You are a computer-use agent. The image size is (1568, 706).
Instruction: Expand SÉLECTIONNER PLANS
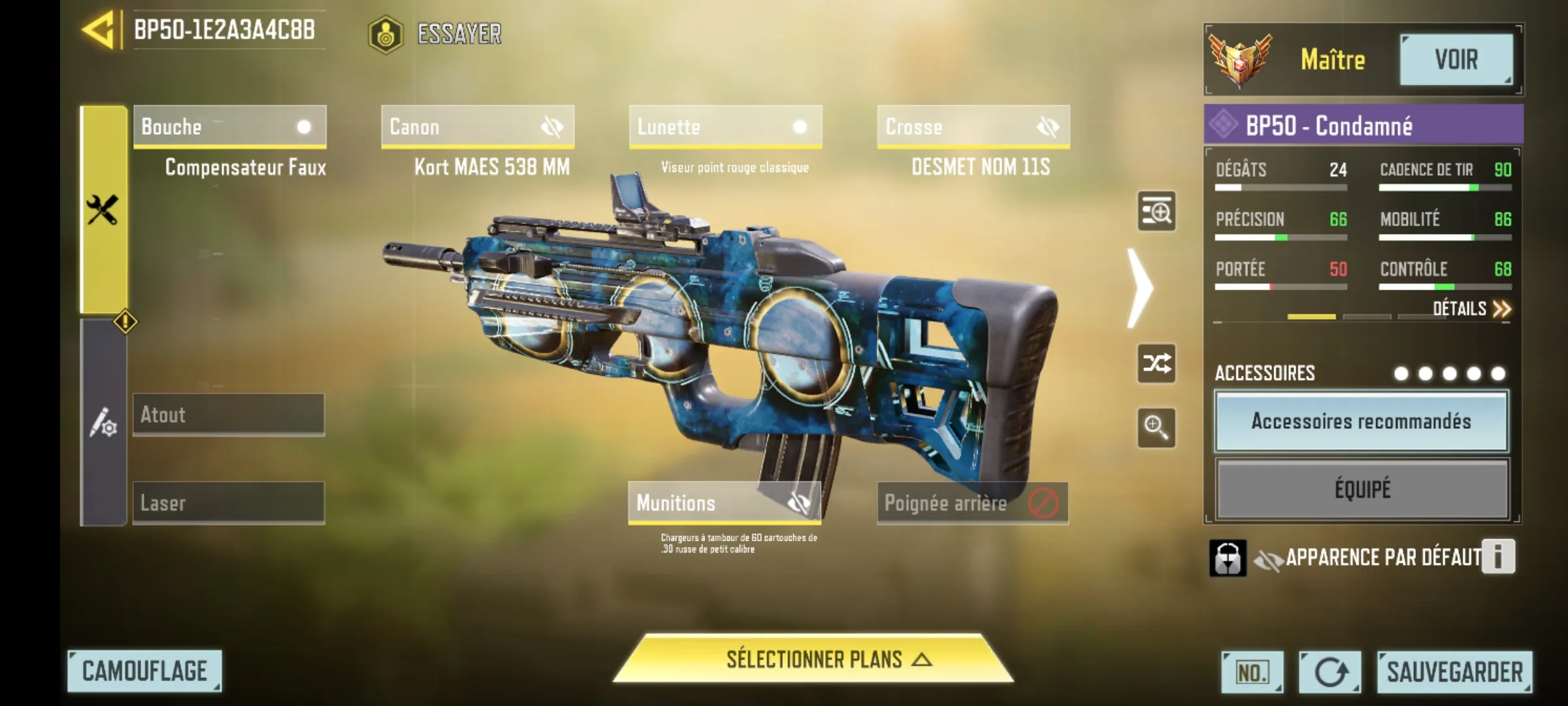point(813,660)
